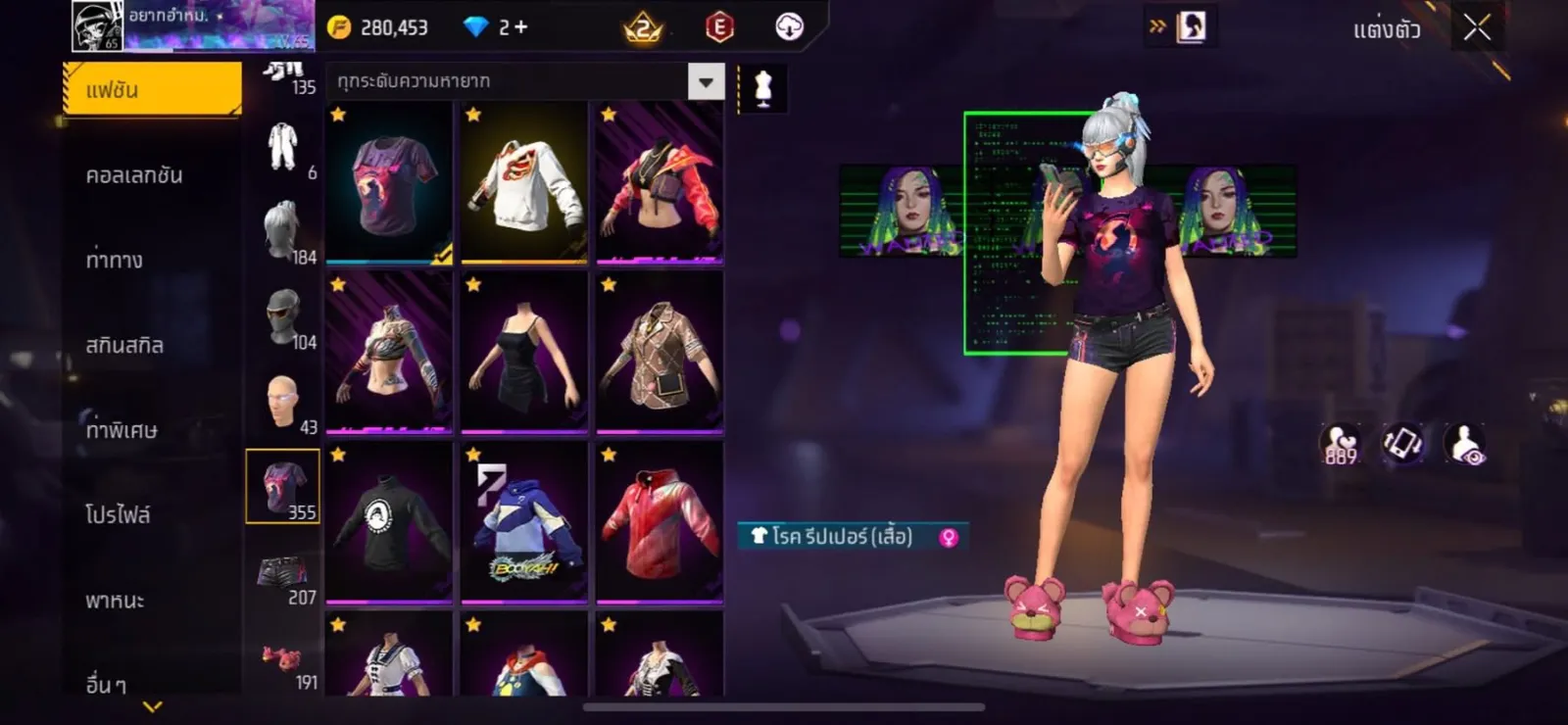Open the โปรไฟล์ profile tab
The width and height of the screenshot is (1568, 725).
(118, 514)
